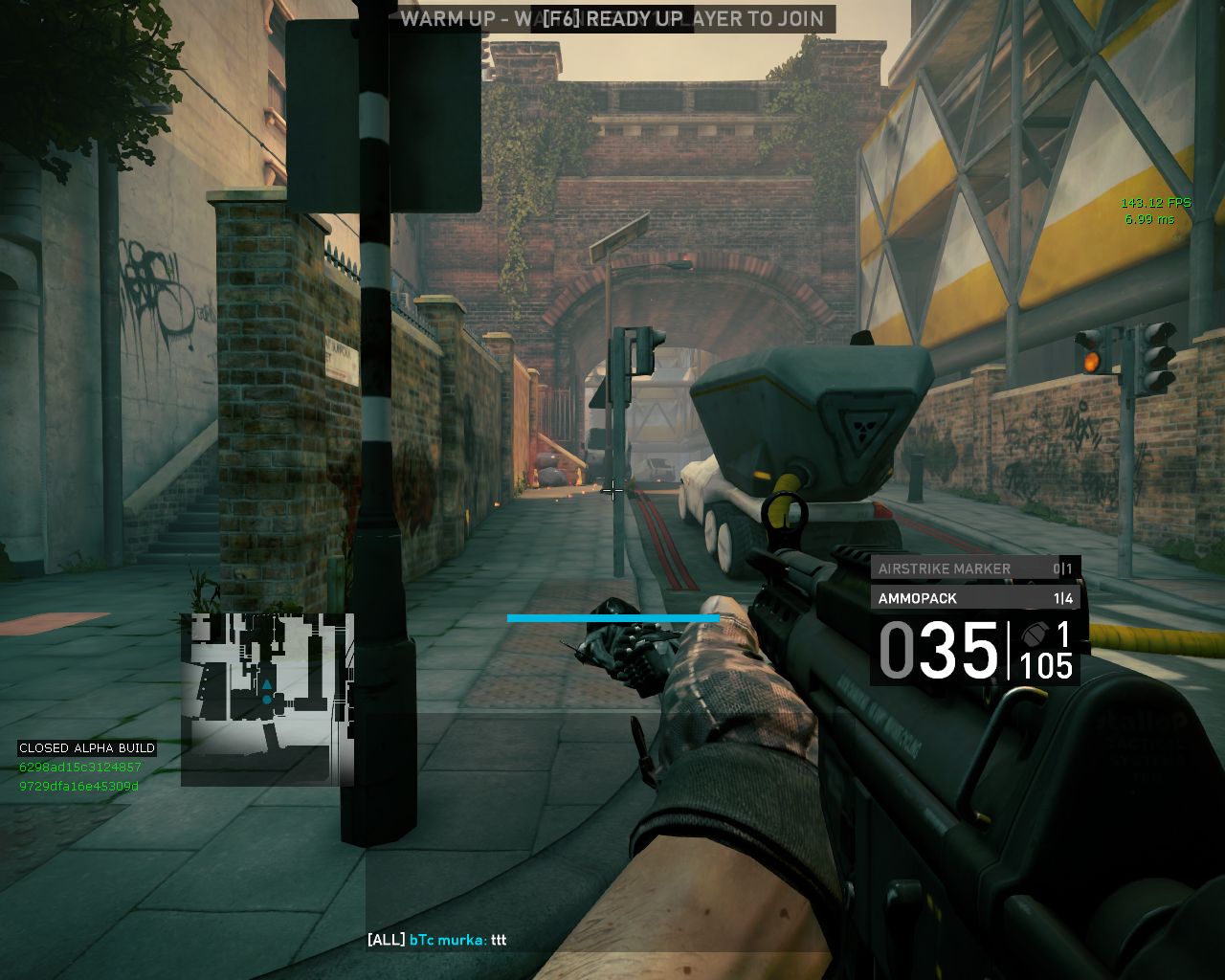Select the Airstrike Marker ability slot

point(975,568)
